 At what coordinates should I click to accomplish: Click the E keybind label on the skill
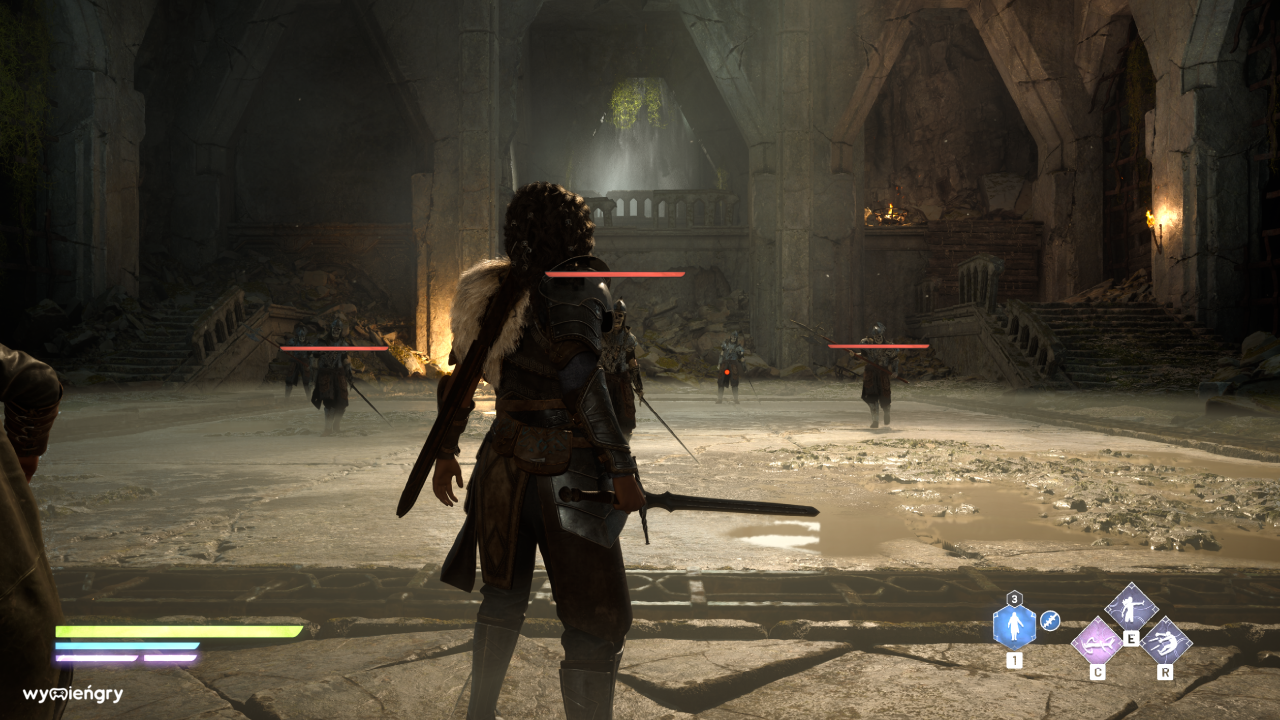tap(1131, 639)
